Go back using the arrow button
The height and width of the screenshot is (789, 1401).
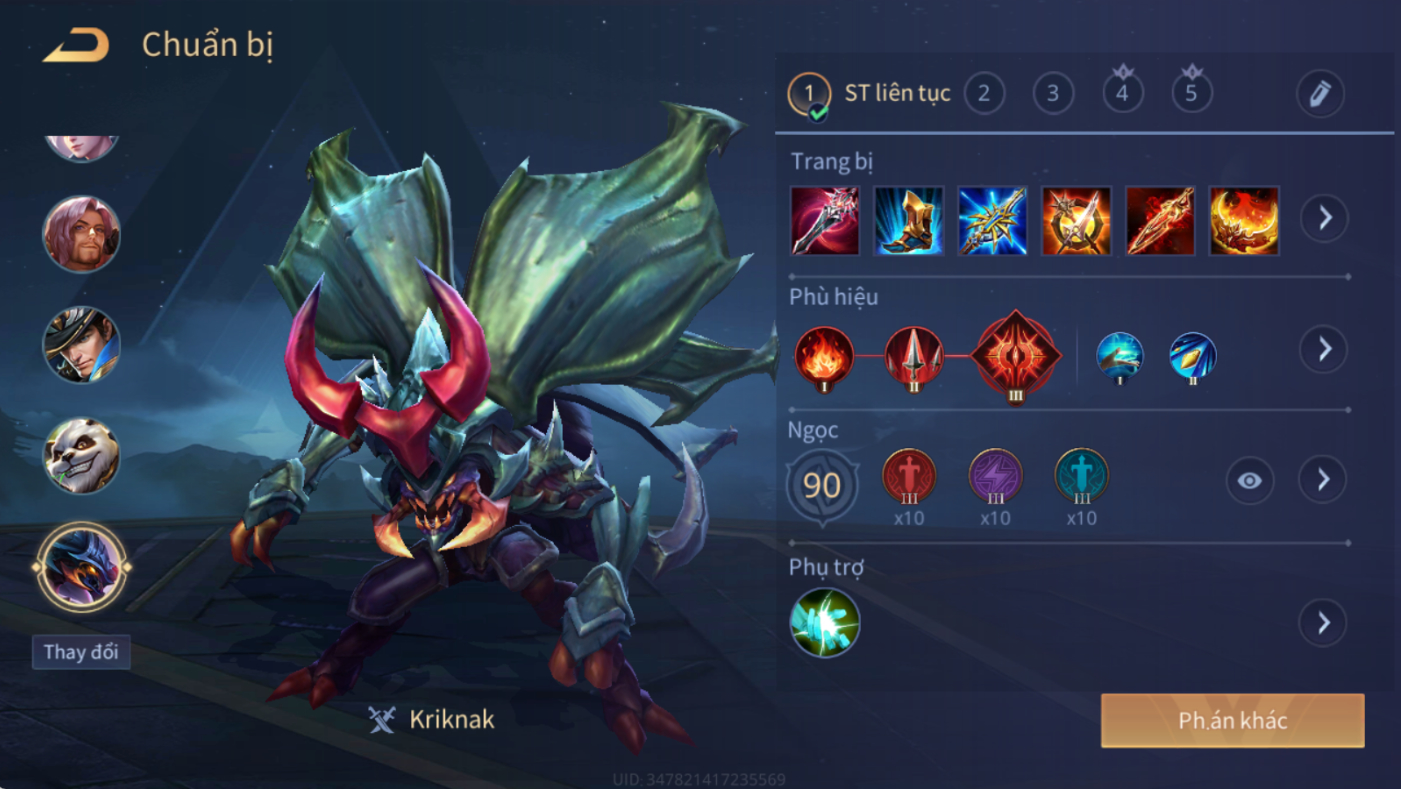point(76,45)
